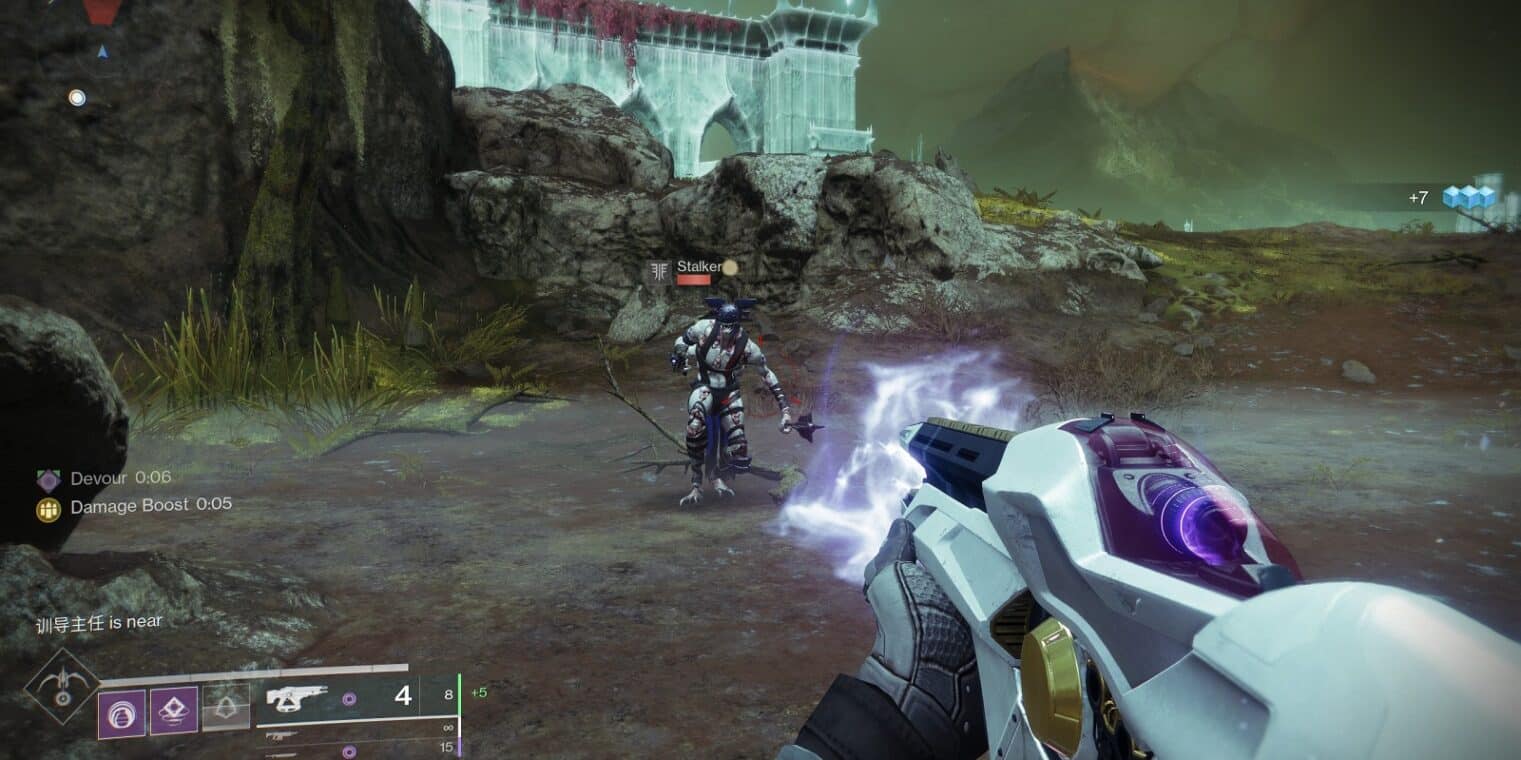The width and height of the screenshot is (1521, 760).
Task: Use the purple grenade ability icon
Action: pos(121,713)
